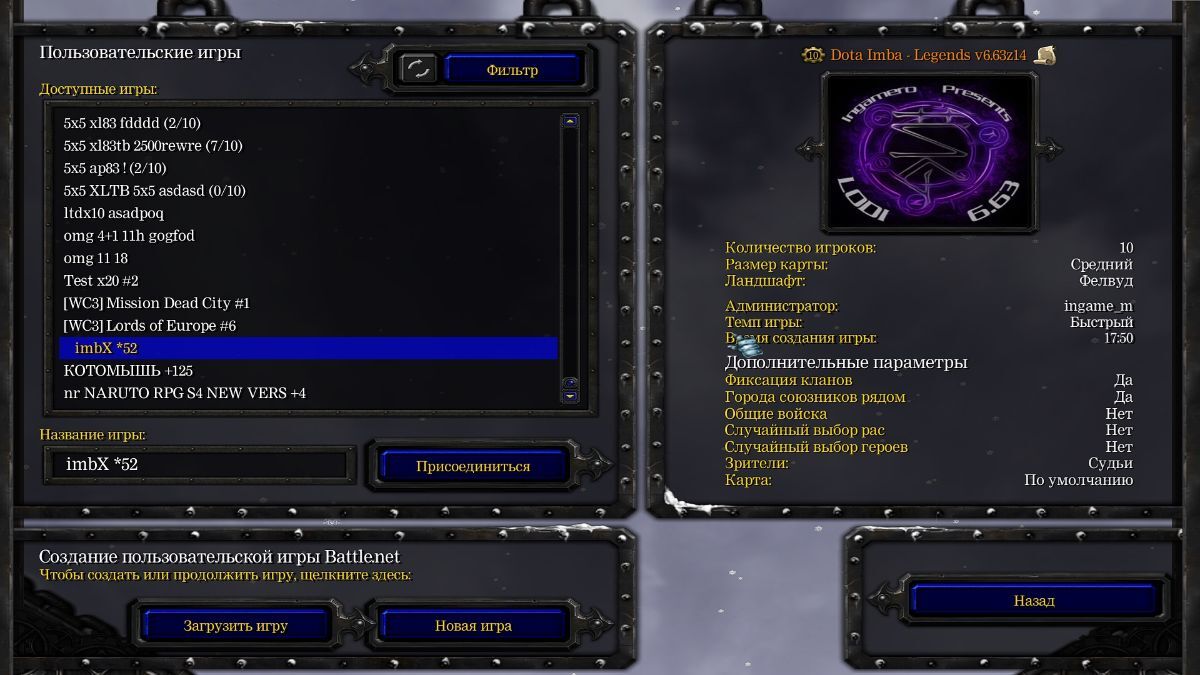1200x675 pixels.
Task: Select the "ltdx10 asadpoq" game row
Action: (x=113, y=213)
